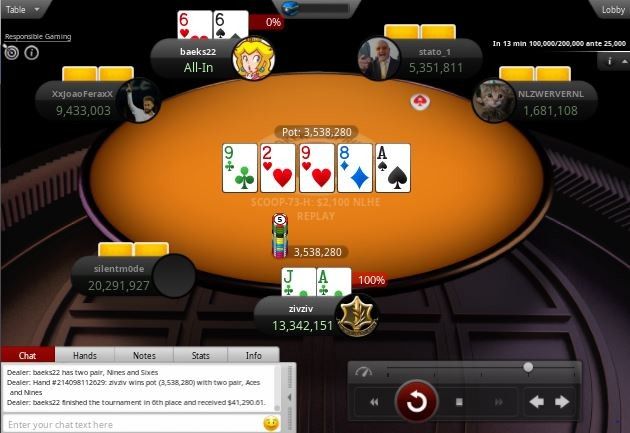
Task: Go to the next hand arrow
Action: point(562,402)
